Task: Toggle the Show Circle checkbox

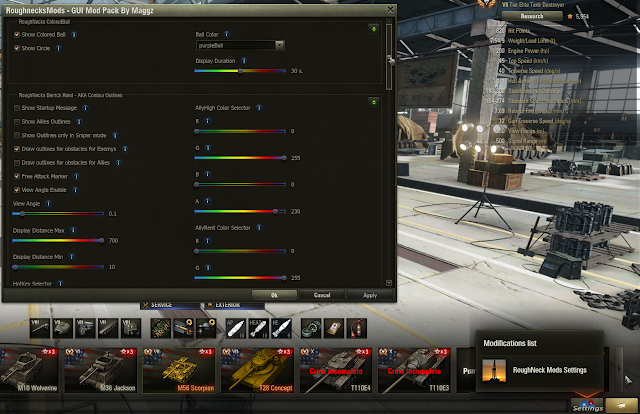Action: 17,47
